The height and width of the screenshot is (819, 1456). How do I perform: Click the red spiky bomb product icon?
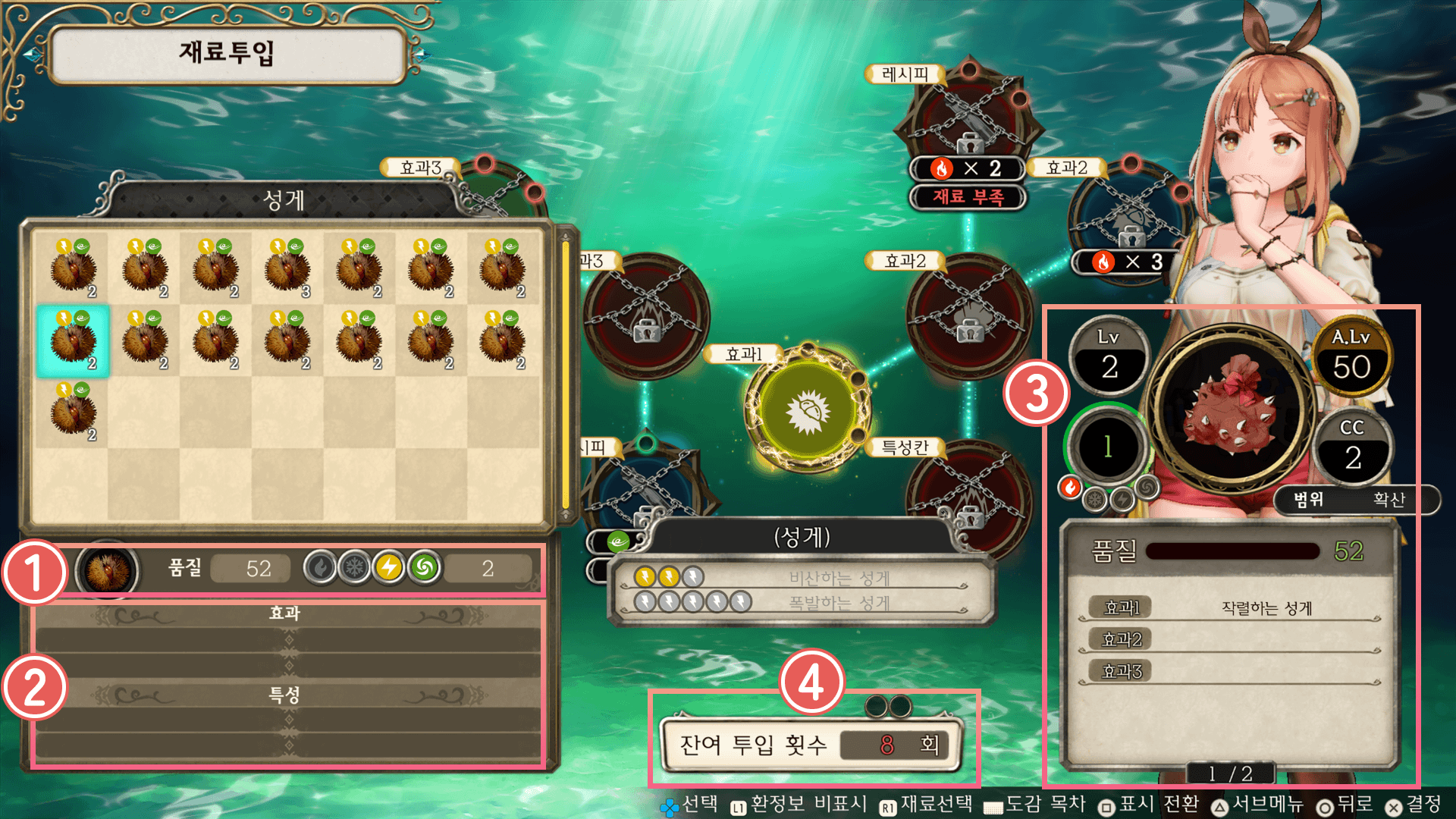[x=1232, y=406]
